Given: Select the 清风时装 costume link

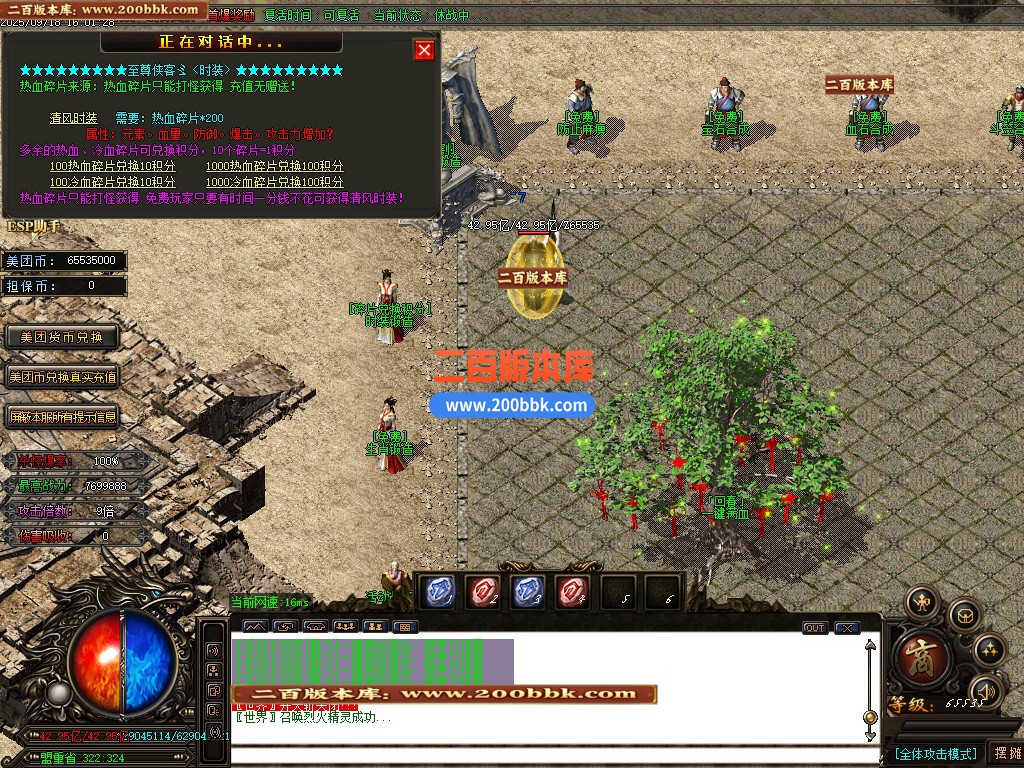Looking at the screenshot, I should pos(74,118).
